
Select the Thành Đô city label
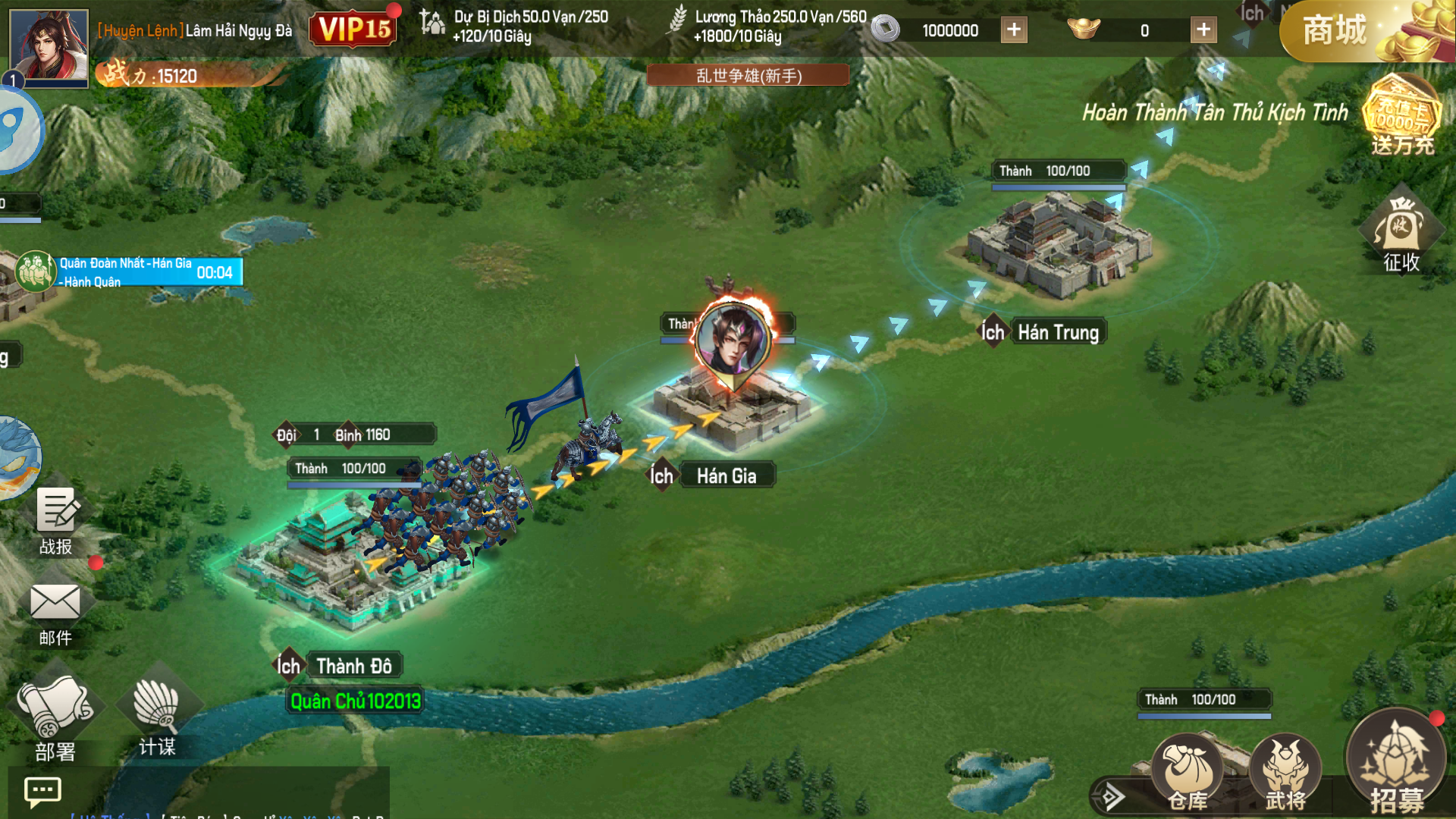tap(353, 667)
